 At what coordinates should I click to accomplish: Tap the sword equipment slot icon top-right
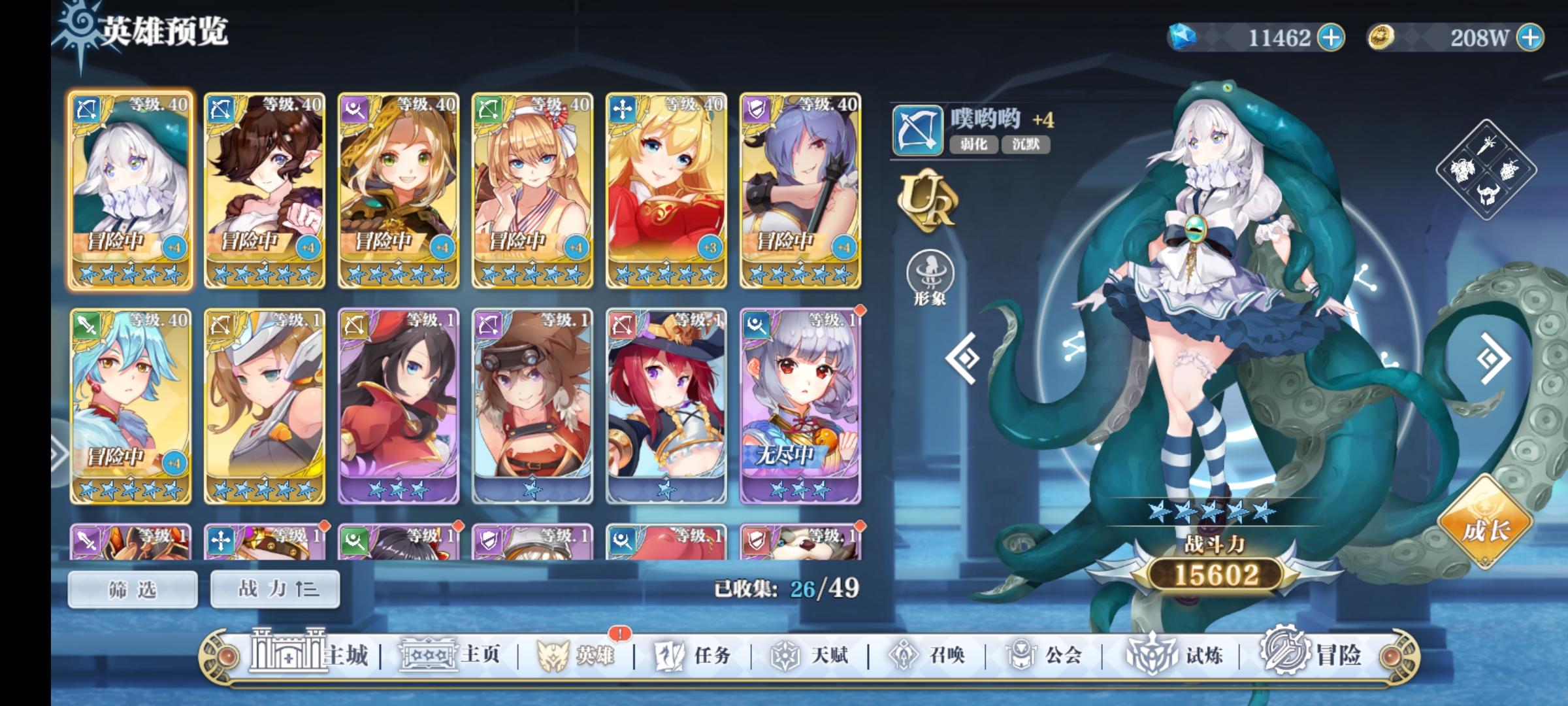(1487, 144)
